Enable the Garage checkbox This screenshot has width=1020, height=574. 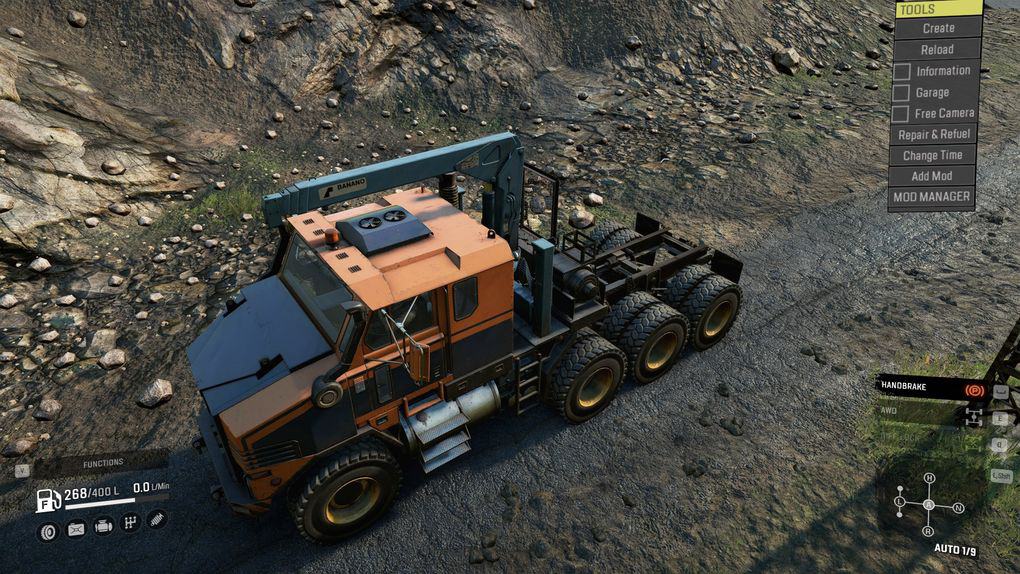(902, 92)
